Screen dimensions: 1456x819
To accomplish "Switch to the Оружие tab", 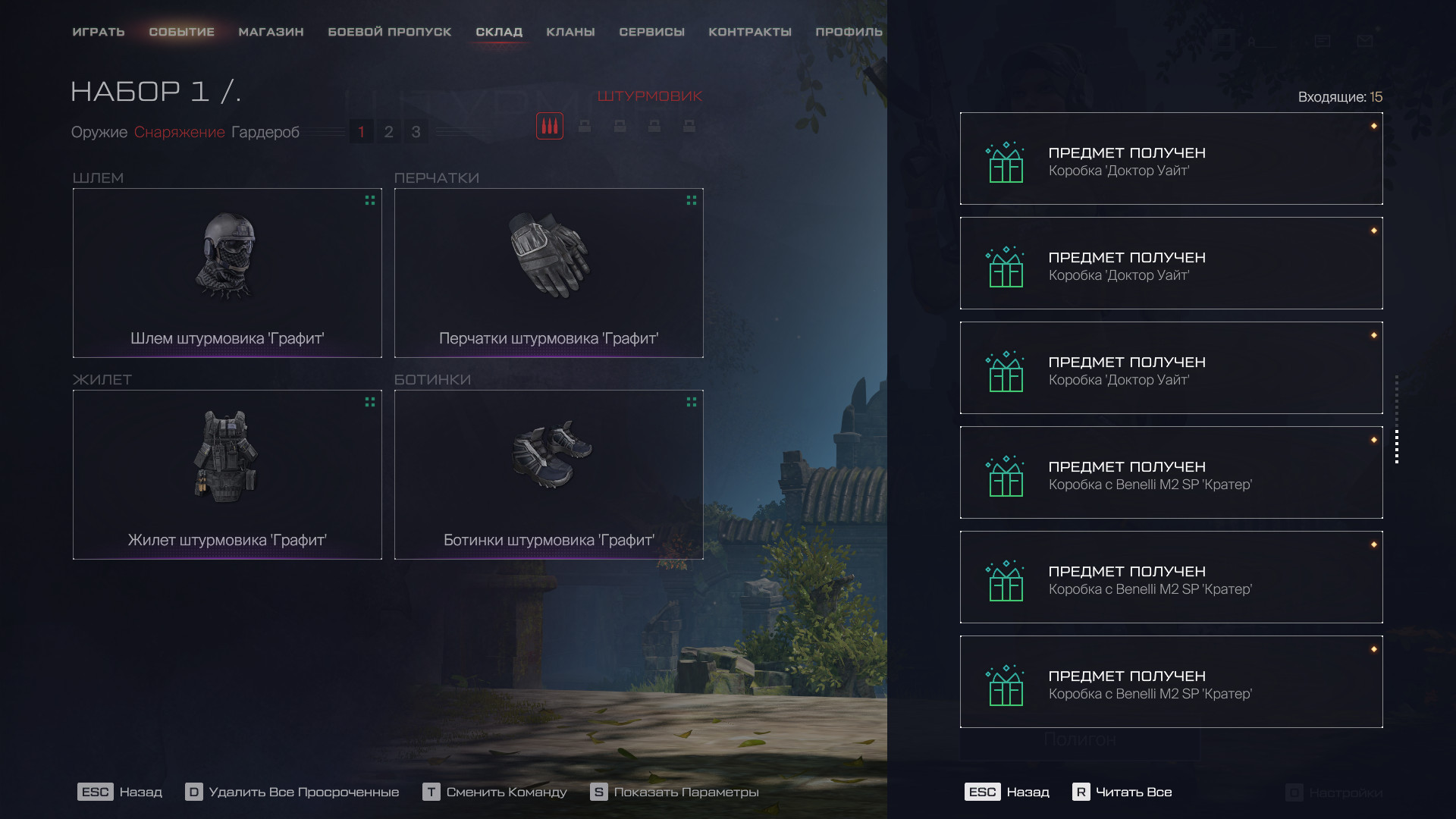I will point(99,132).
